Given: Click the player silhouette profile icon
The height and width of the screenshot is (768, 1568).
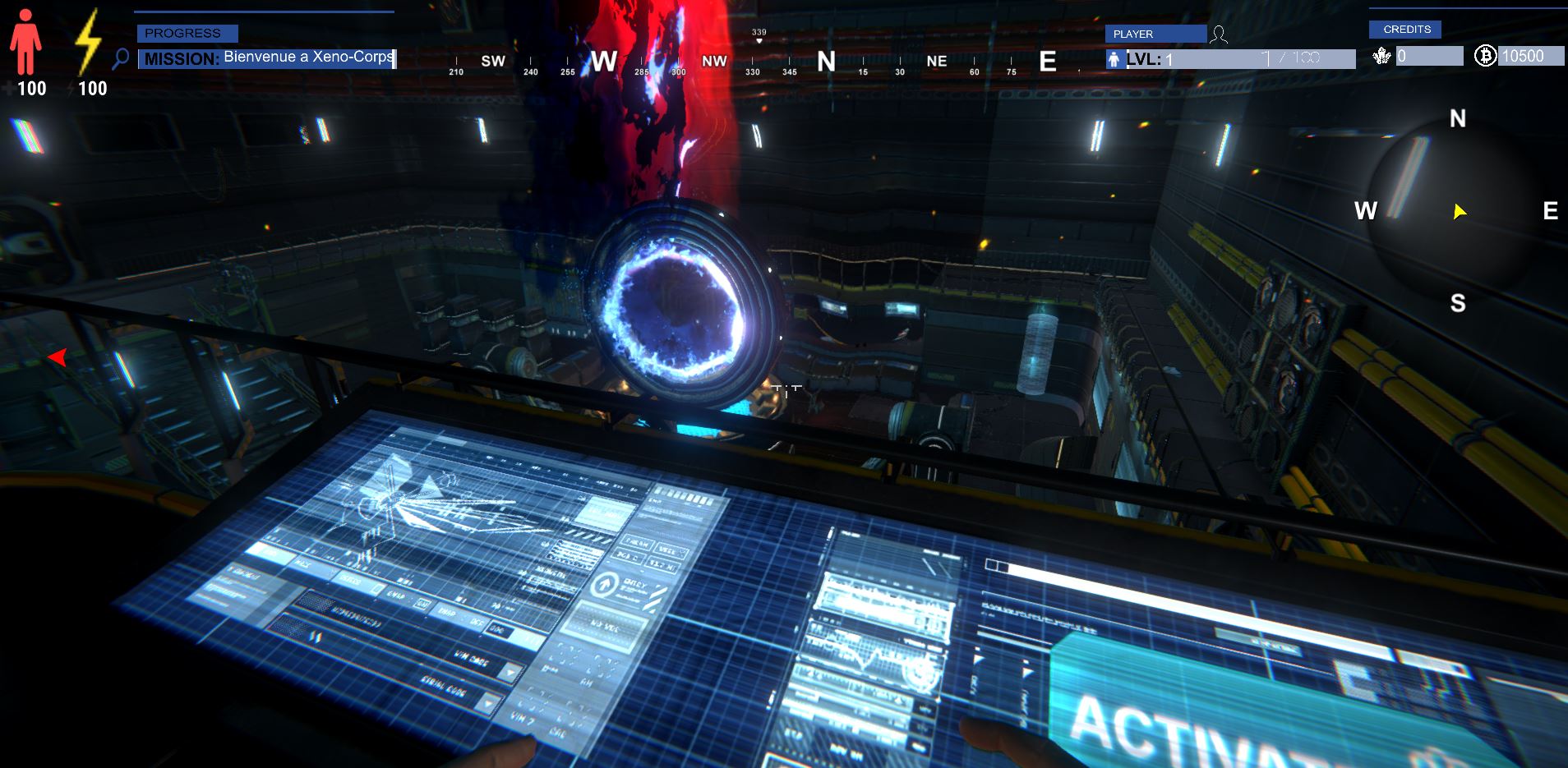Looking at the screenshot, I should click(x=1220, y=34).
